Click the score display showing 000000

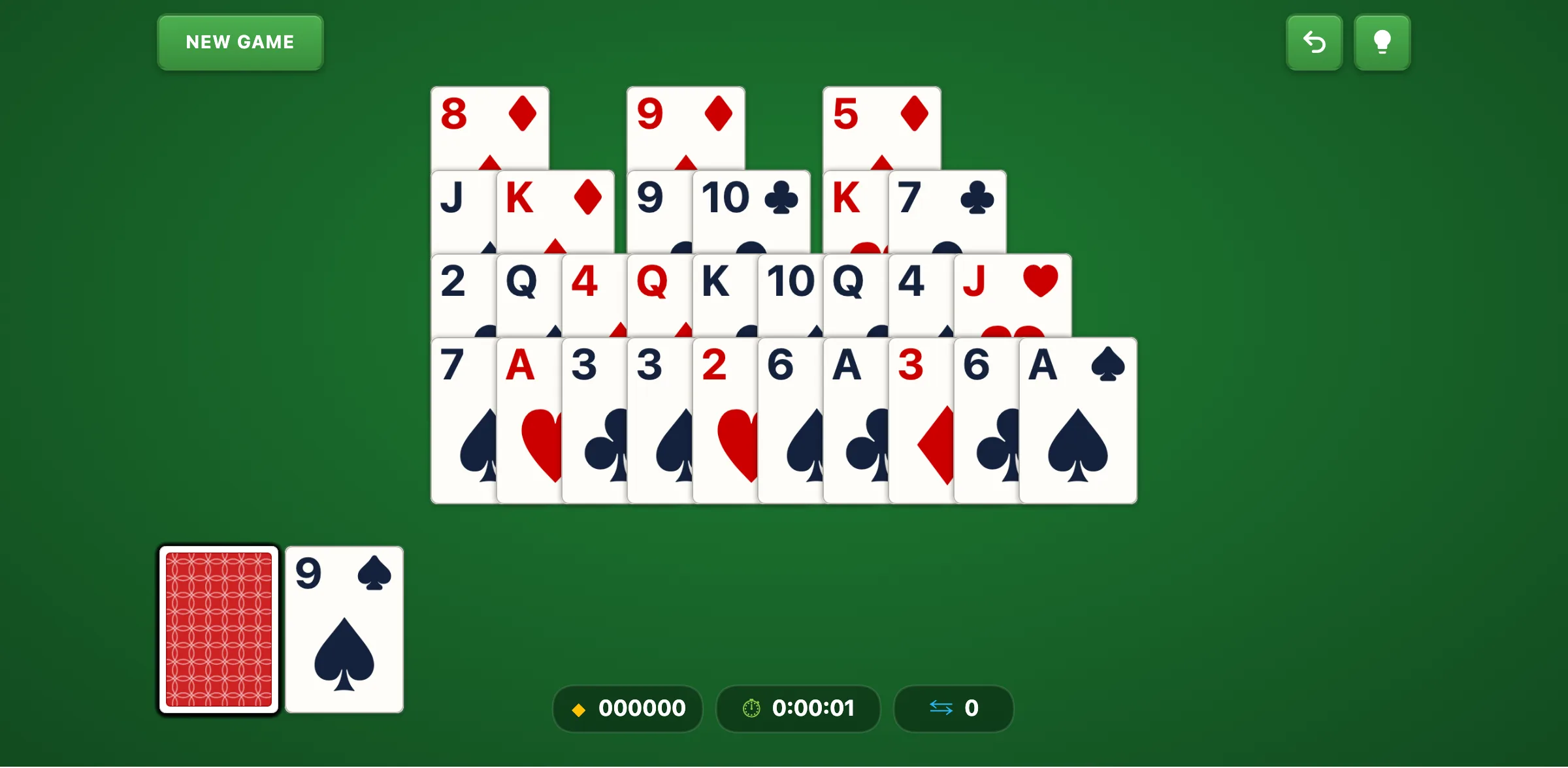pos(642,709)
